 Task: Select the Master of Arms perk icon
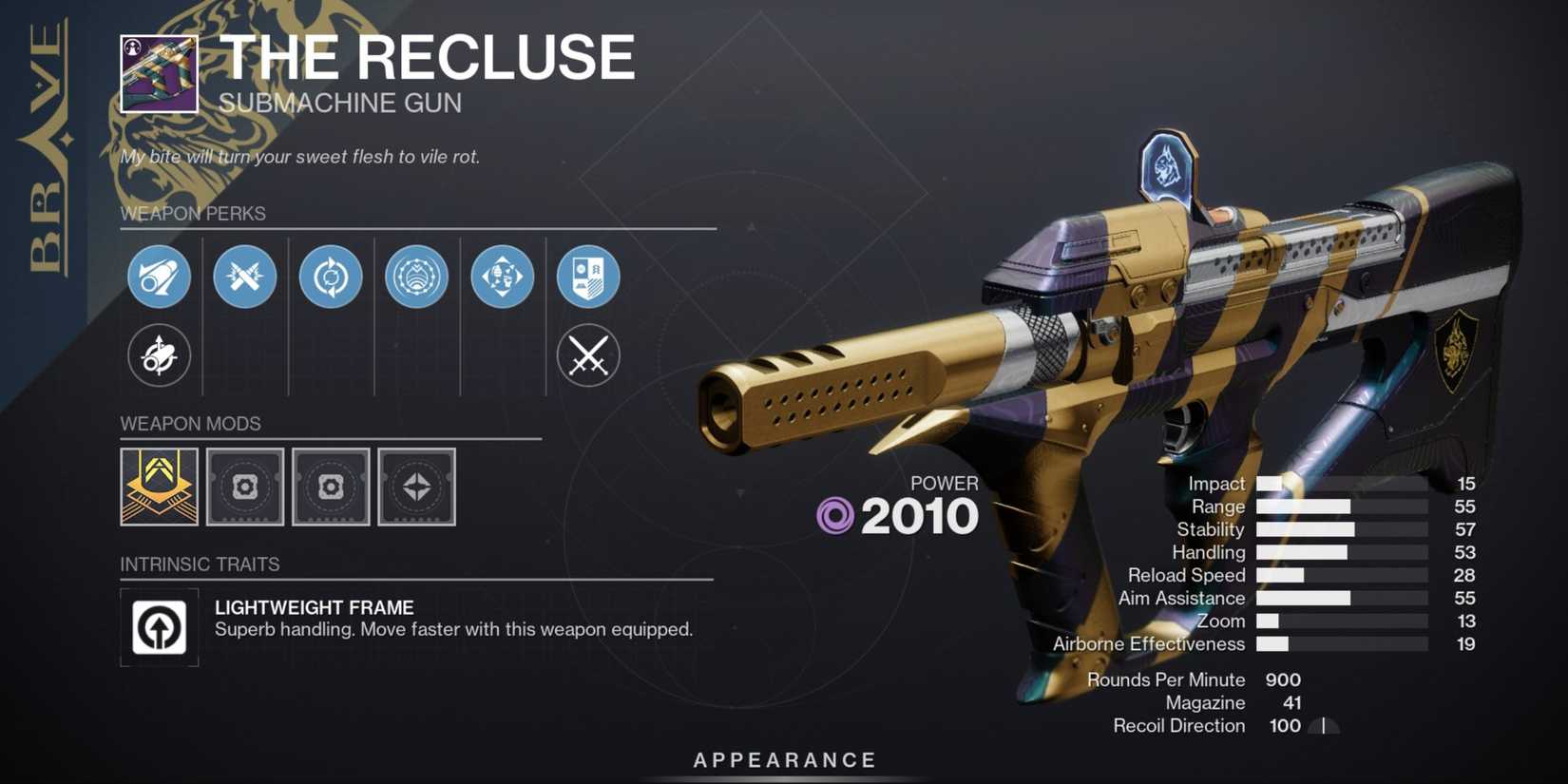502,277
